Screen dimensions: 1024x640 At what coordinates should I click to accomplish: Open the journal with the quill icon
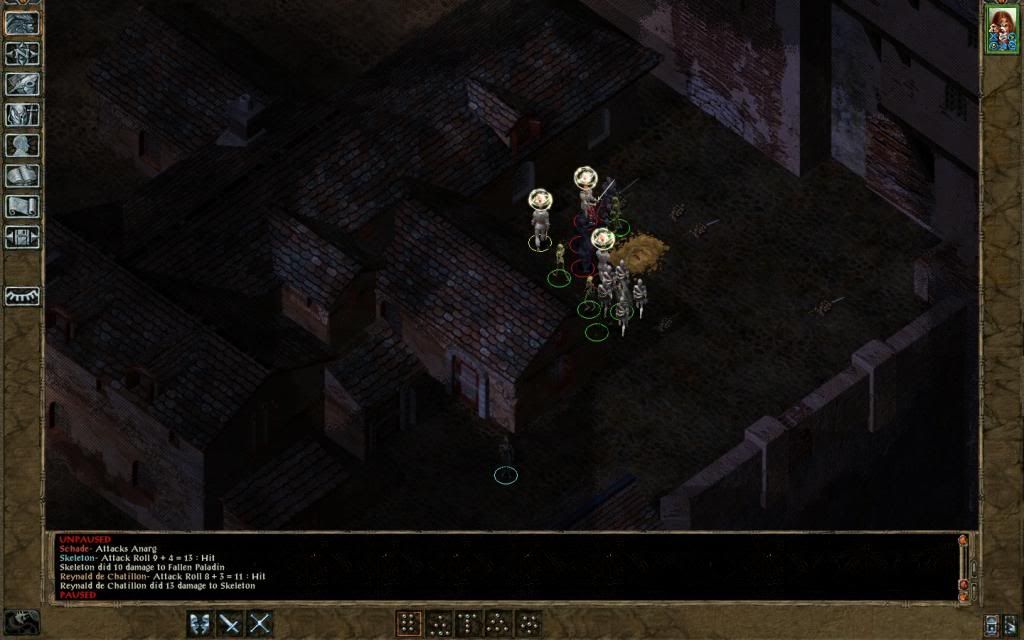[x=22, y=84]
